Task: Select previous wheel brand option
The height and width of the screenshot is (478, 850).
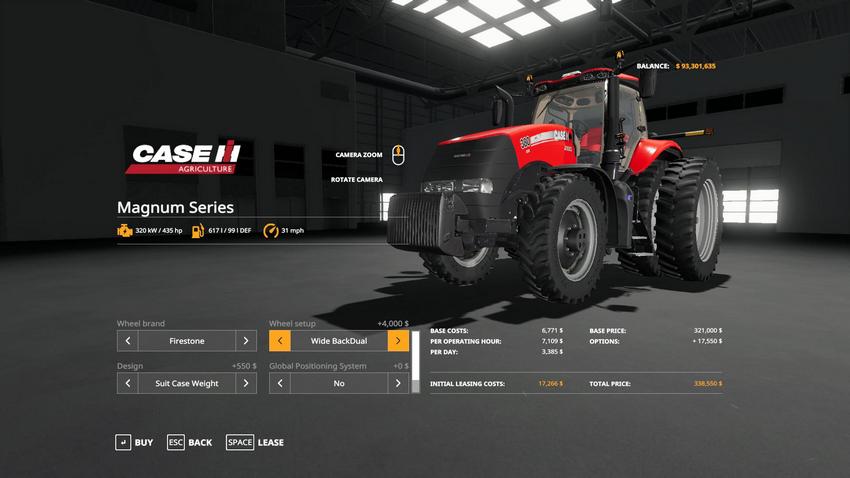Action: pos(127,341)
